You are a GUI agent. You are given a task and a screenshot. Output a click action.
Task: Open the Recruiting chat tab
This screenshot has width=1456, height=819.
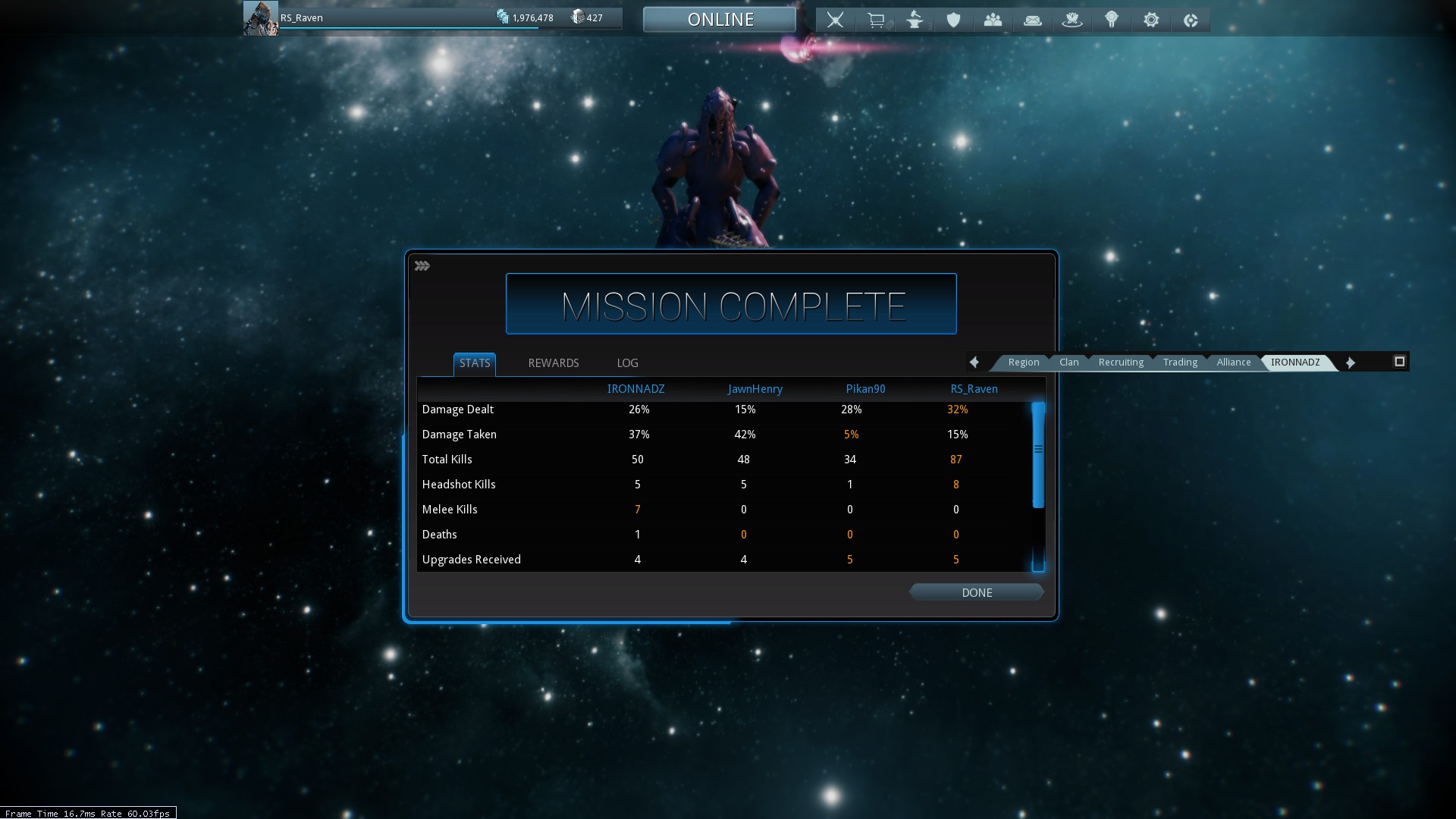pyautogui.click(x=1120, y=362)
